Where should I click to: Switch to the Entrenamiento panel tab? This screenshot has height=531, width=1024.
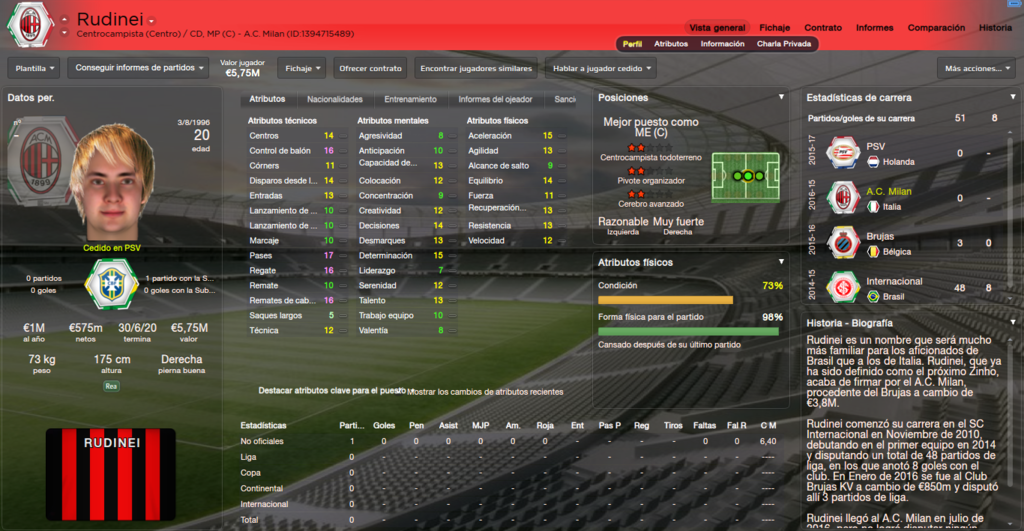[x=410, y=99]
